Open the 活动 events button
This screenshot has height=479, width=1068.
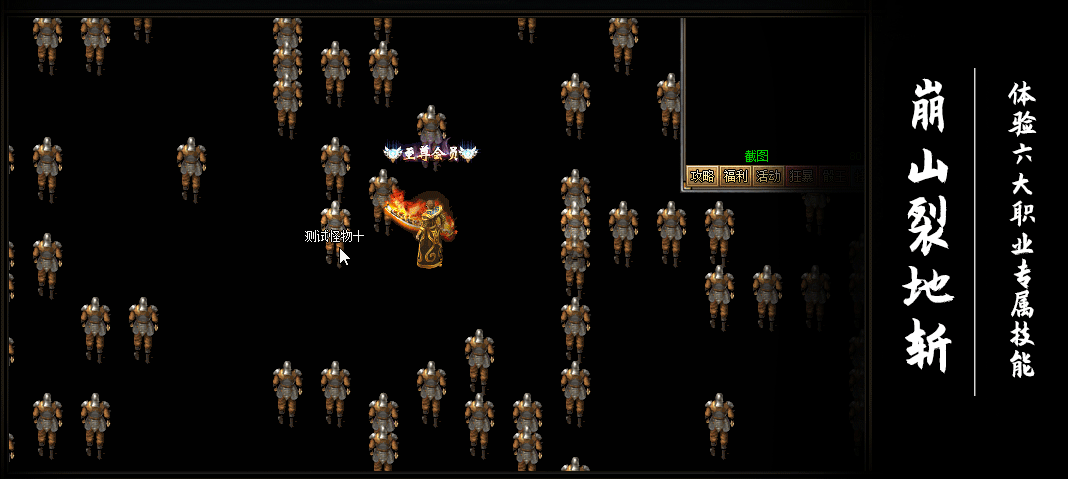(x=769, y=176)
